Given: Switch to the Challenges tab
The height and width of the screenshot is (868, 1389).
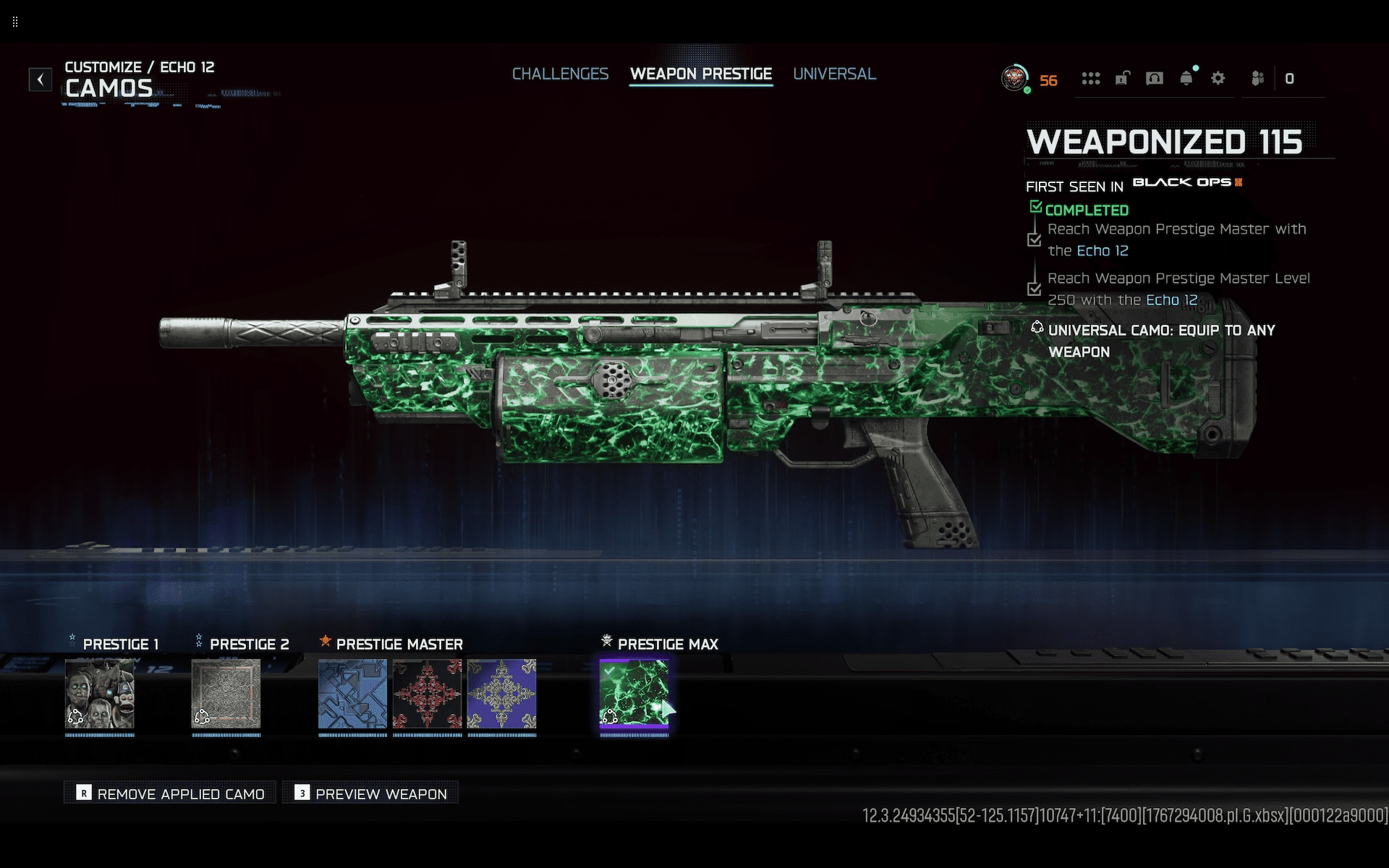Looking at the screenshot, I should [x=560, y=74].
